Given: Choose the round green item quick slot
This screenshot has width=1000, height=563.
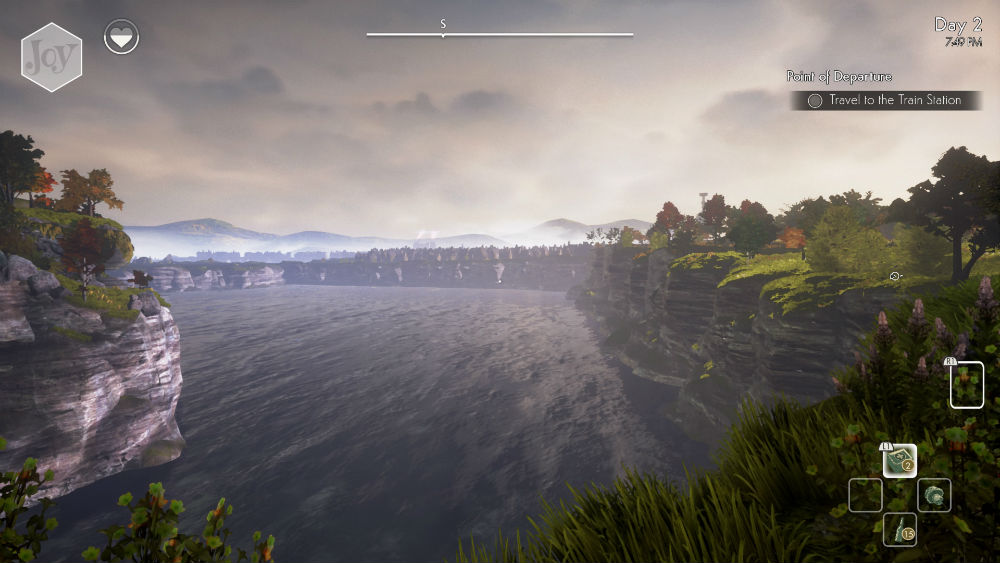Looking at the screenshot, I should [x=934, y=495].
